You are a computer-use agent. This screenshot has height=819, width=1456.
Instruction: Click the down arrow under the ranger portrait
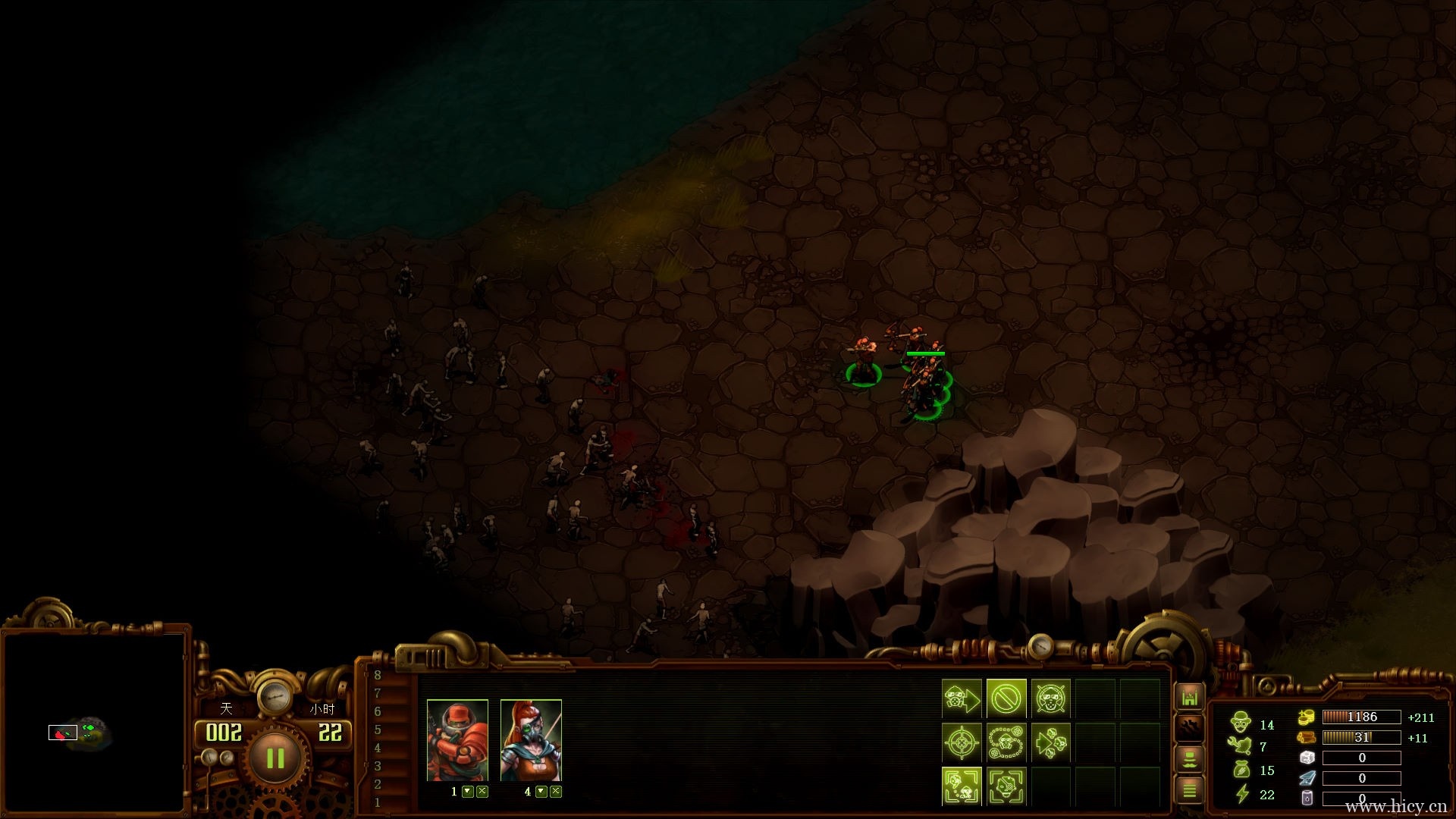pyautogui.click(x=541, y=792)
